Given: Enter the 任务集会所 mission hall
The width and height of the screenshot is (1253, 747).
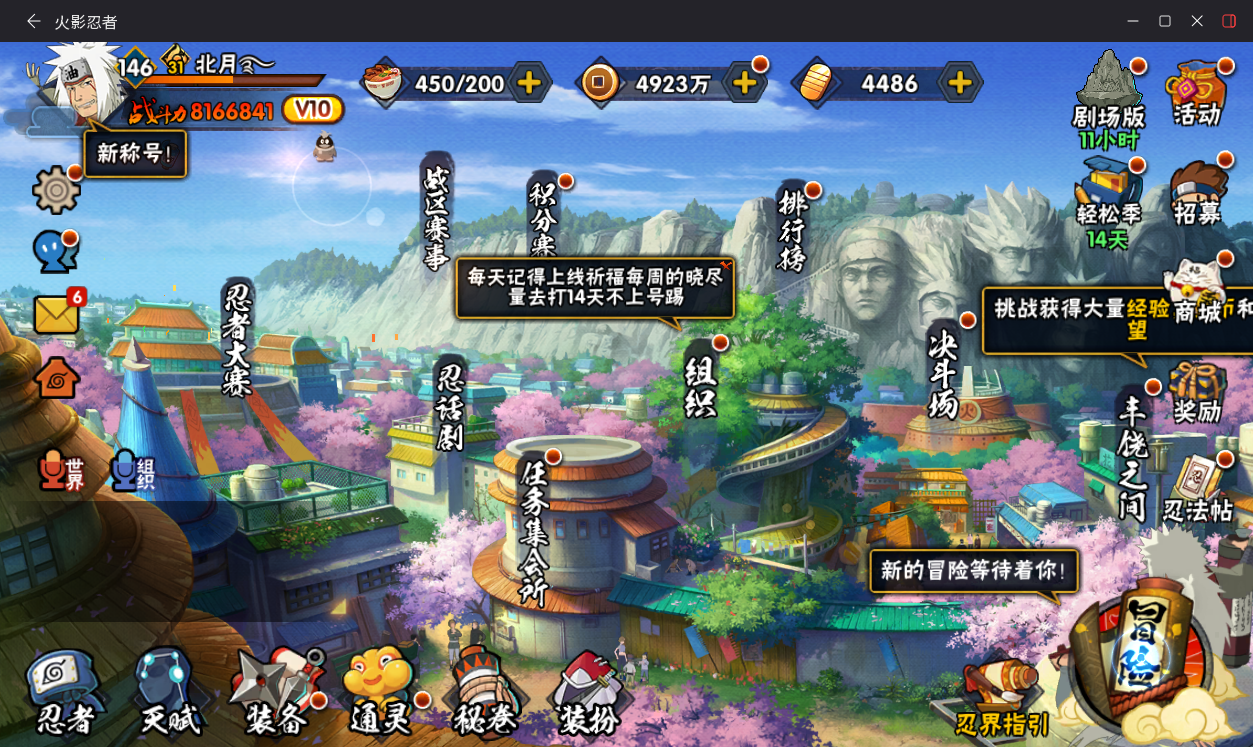Looking at the screenshot, I should click(x=535, y=532).
